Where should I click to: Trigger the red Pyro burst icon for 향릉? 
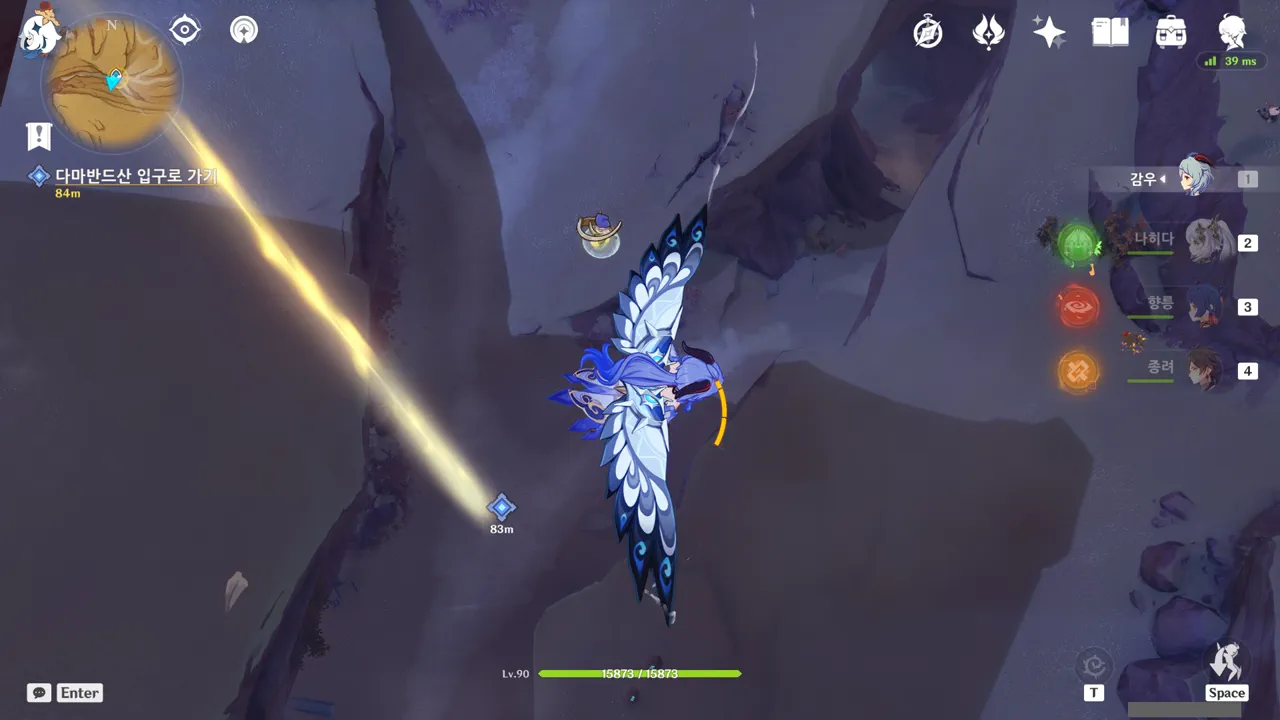point(1079,307)
